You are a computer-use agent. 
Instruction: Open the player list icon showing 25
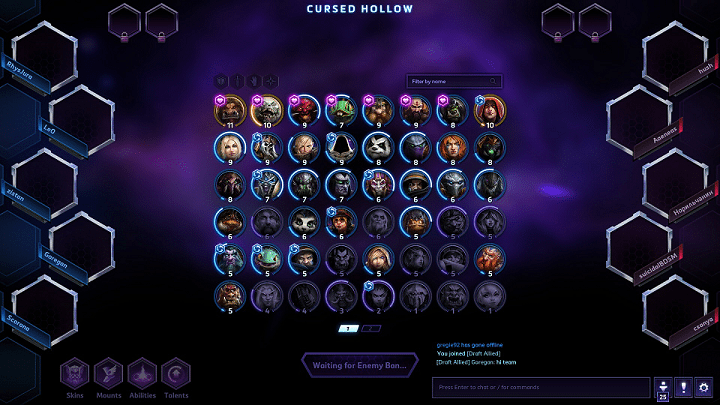pyautogui.click(x=661, y=388)
